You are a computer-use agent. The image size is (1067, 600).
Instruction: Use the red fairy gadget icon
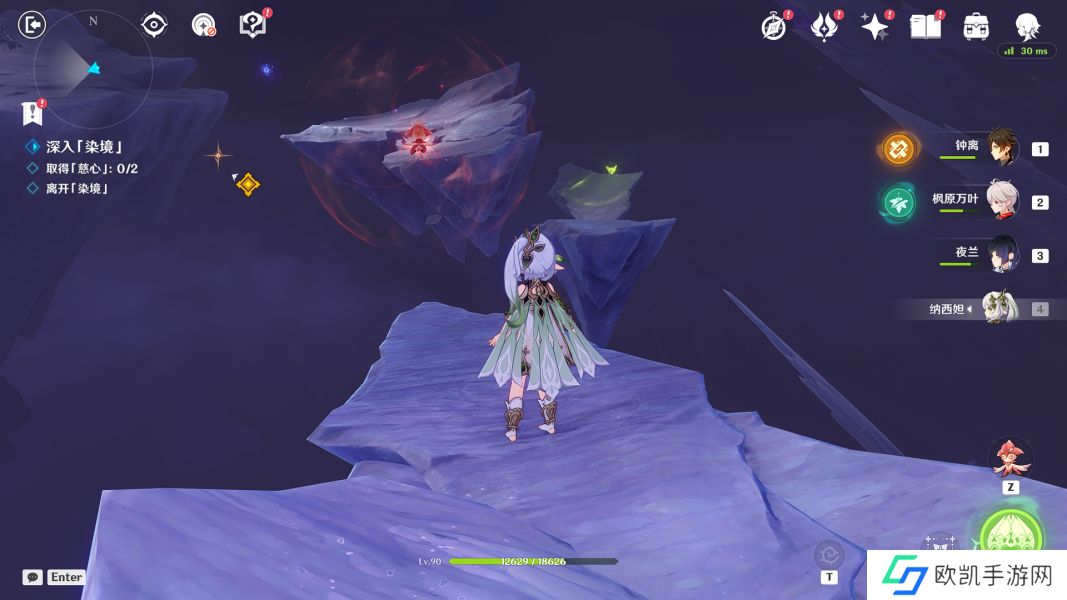[x=1010, y=458]
